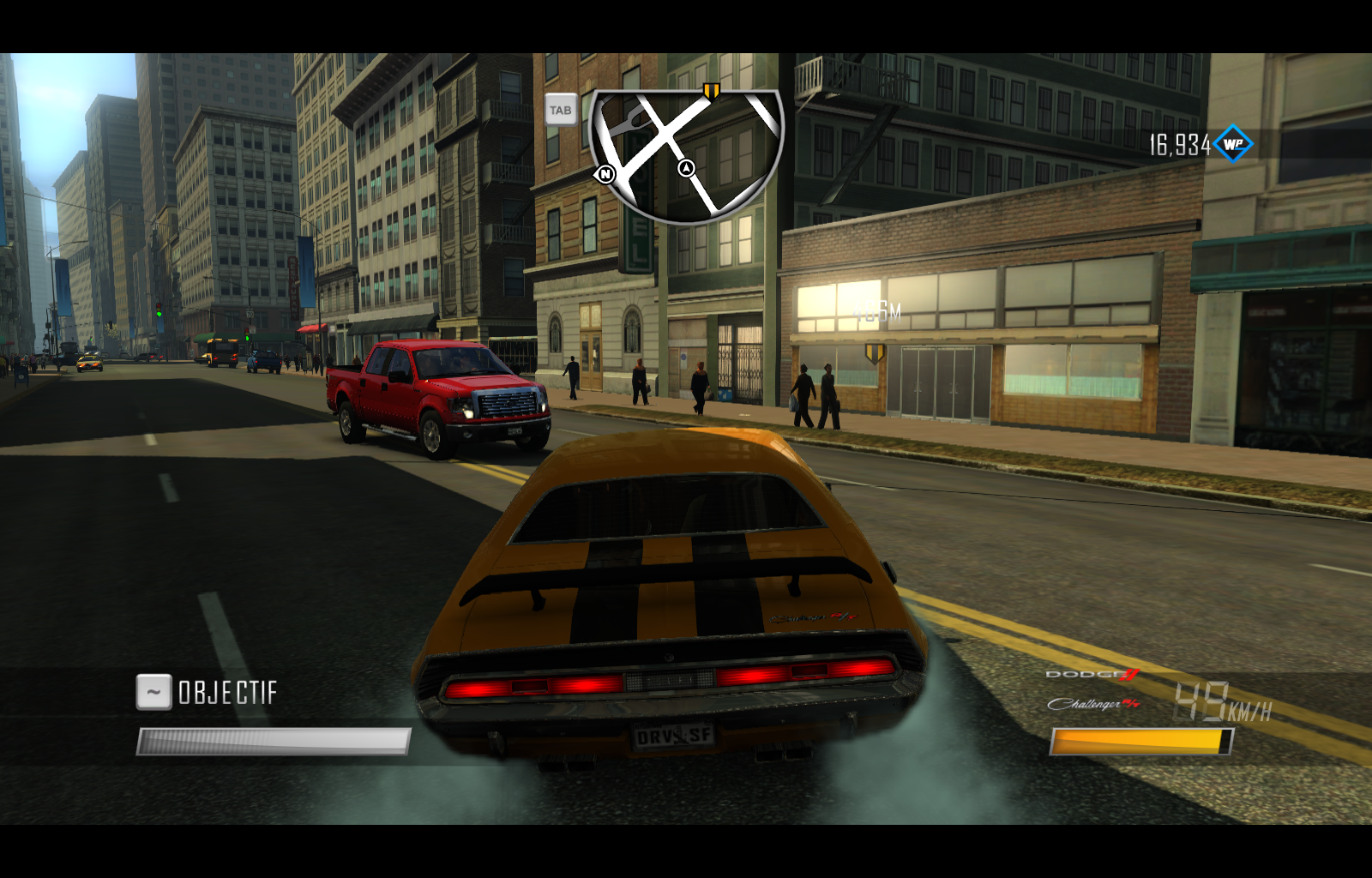The width and height of the screenshot is (1372, 878).
Task: Click the yellow shield objective marker on the storefront
Action: click(x=876, y=352)
